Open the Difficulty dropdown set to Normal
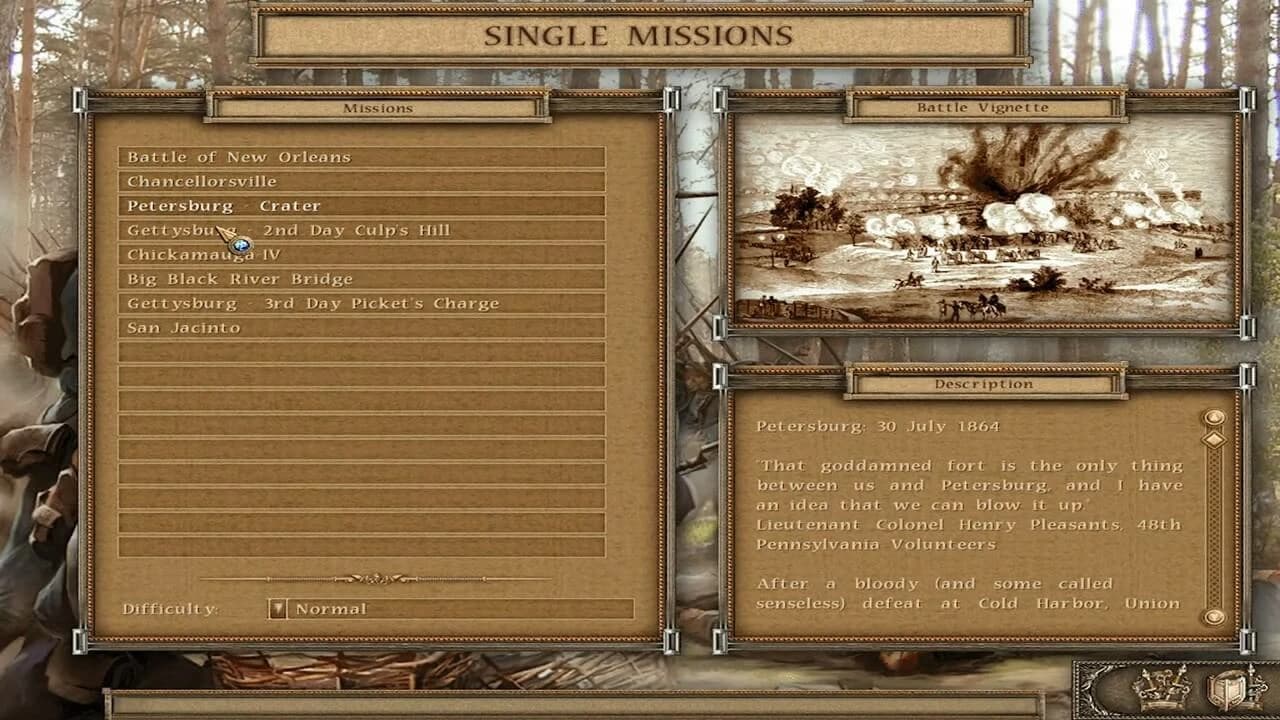This screenshot has height=720, width=1280. coord(278,609)
